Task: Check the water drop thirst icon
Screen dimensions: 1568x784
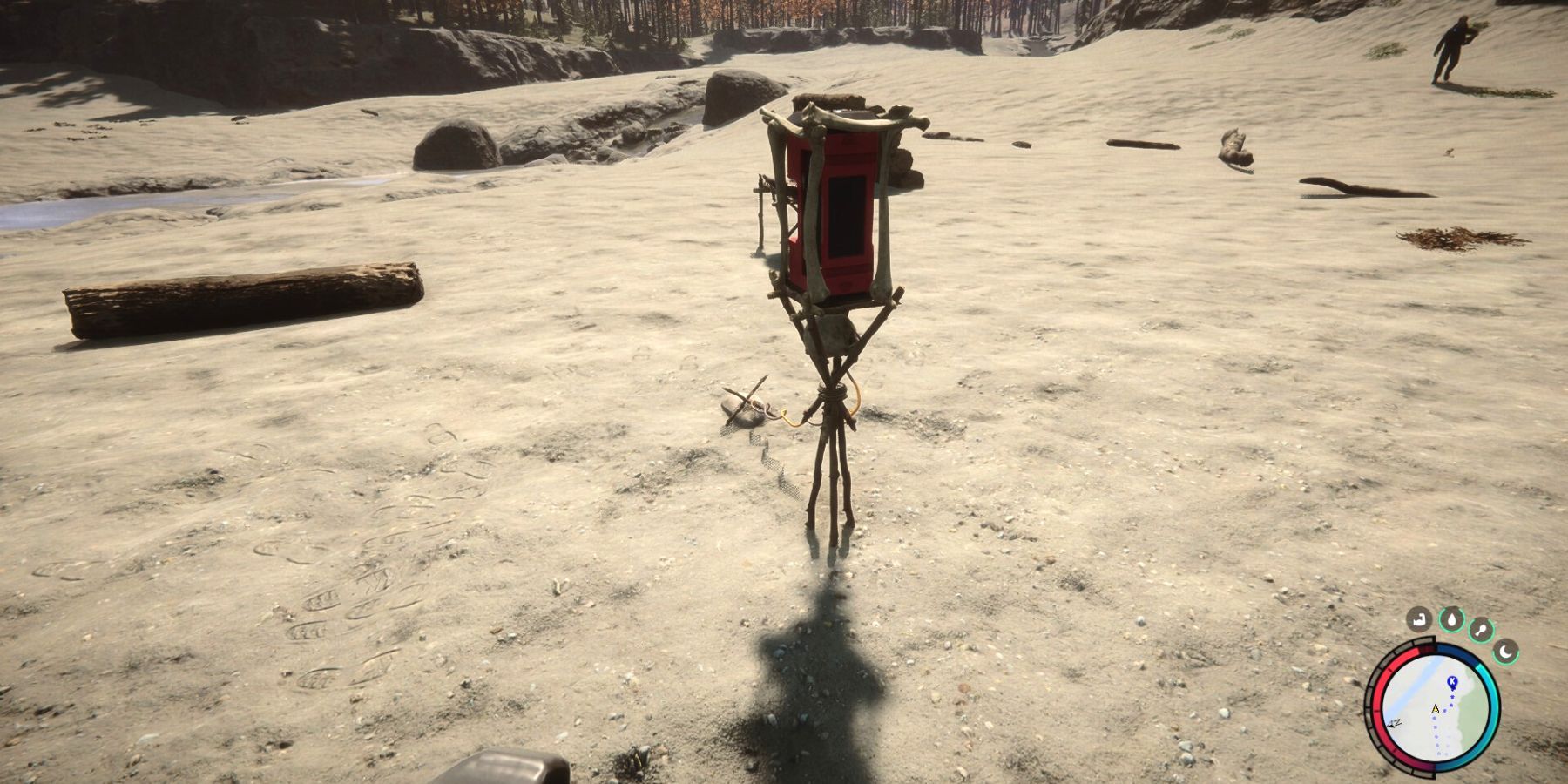Action: [1451, 619]
